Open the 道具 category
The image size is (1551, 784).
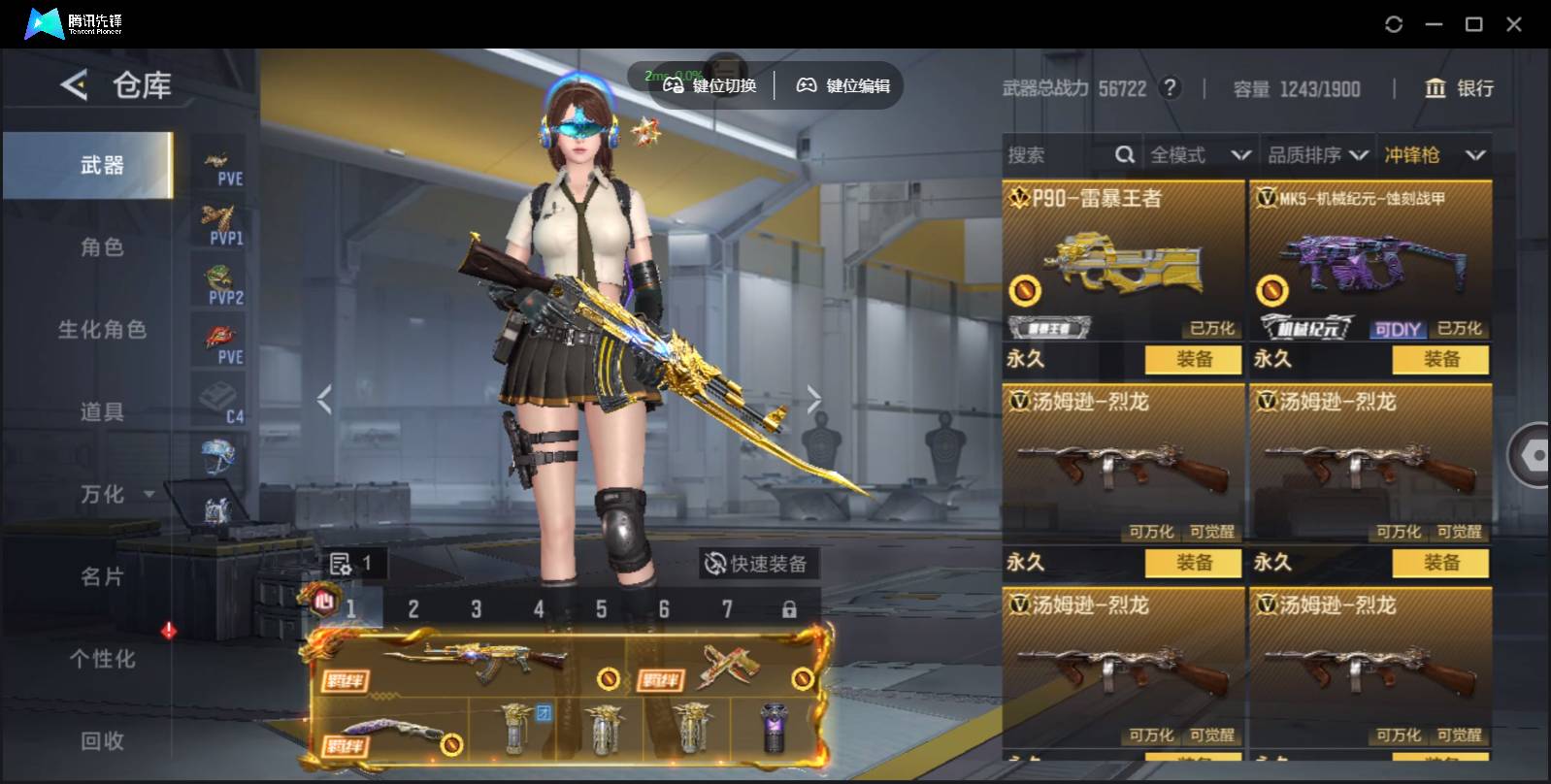(101, 412)
